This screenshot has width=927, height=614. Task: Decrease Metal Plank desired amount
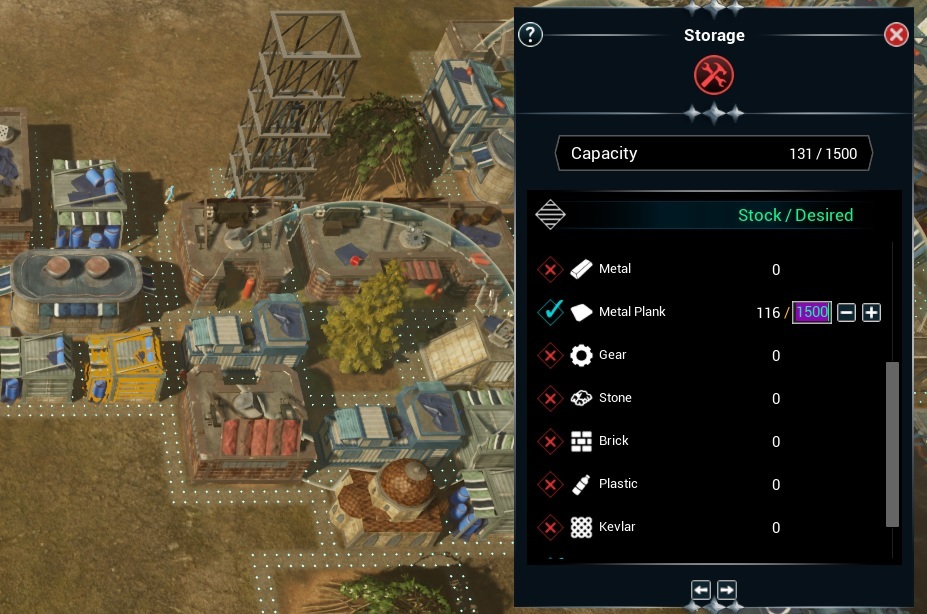pos(846,313)
